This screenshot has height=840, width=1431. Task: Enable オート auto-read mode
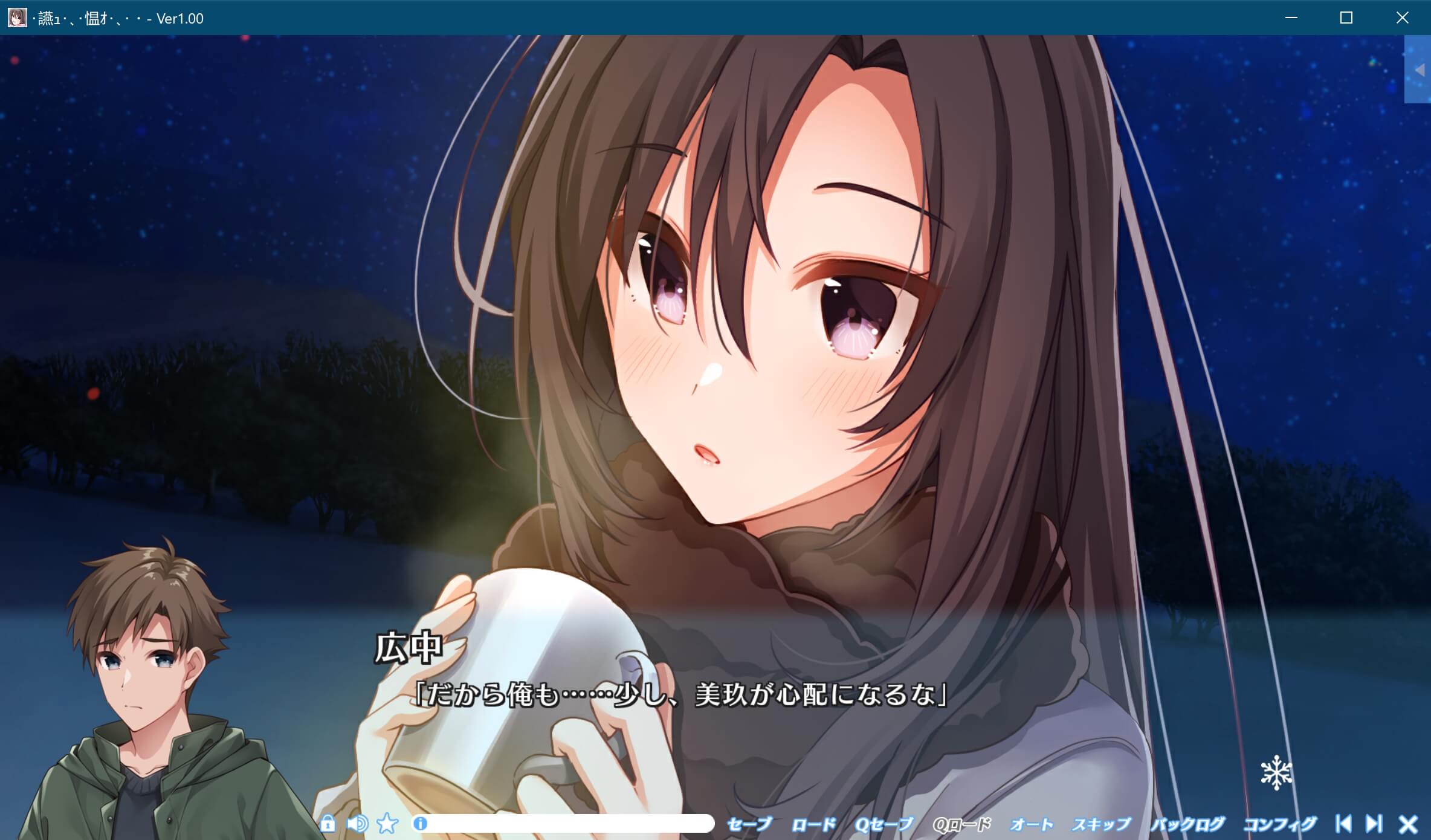tap(1030, 823)
